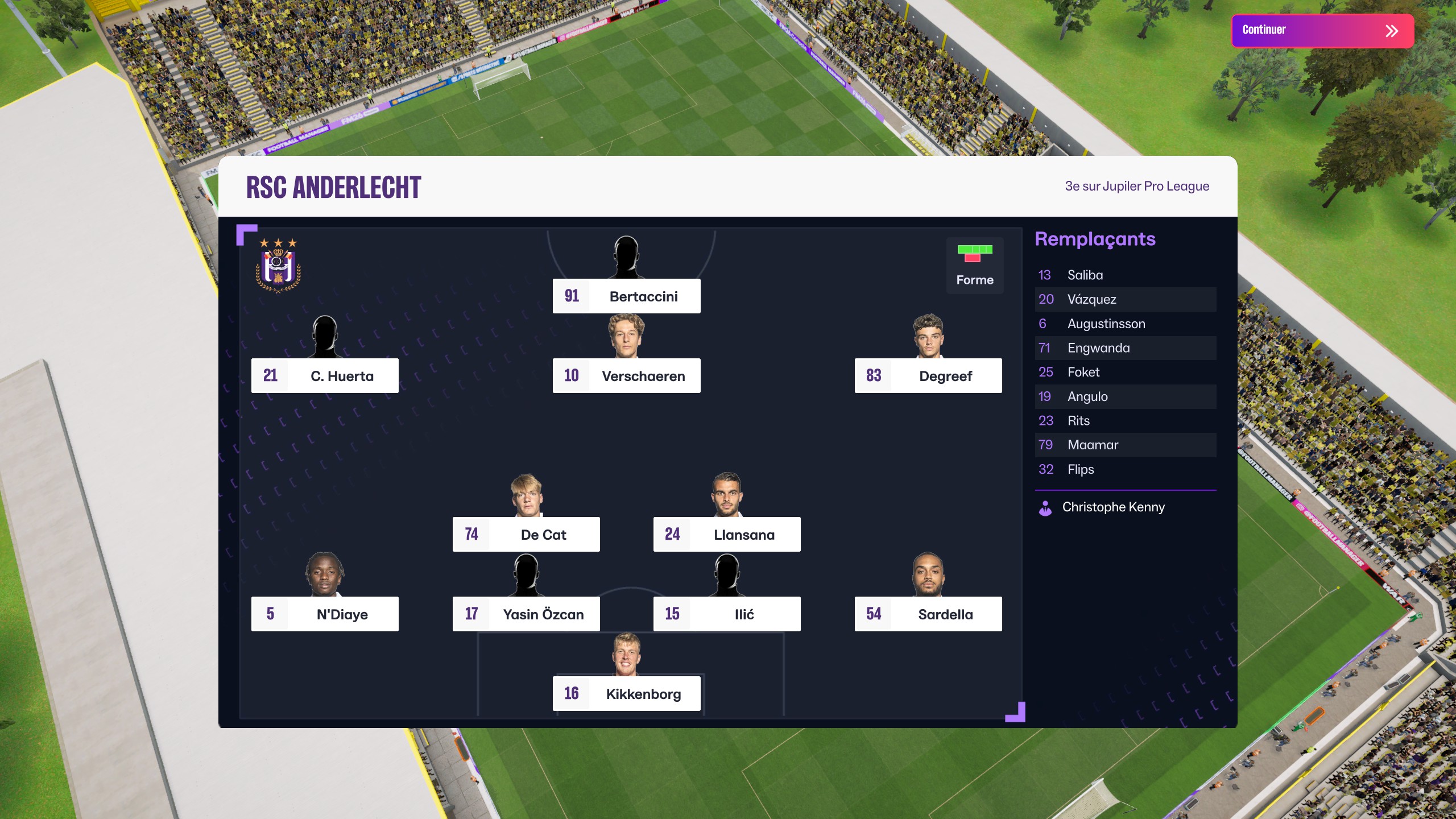Select De Cat's number 74 card

click(526, 534)
